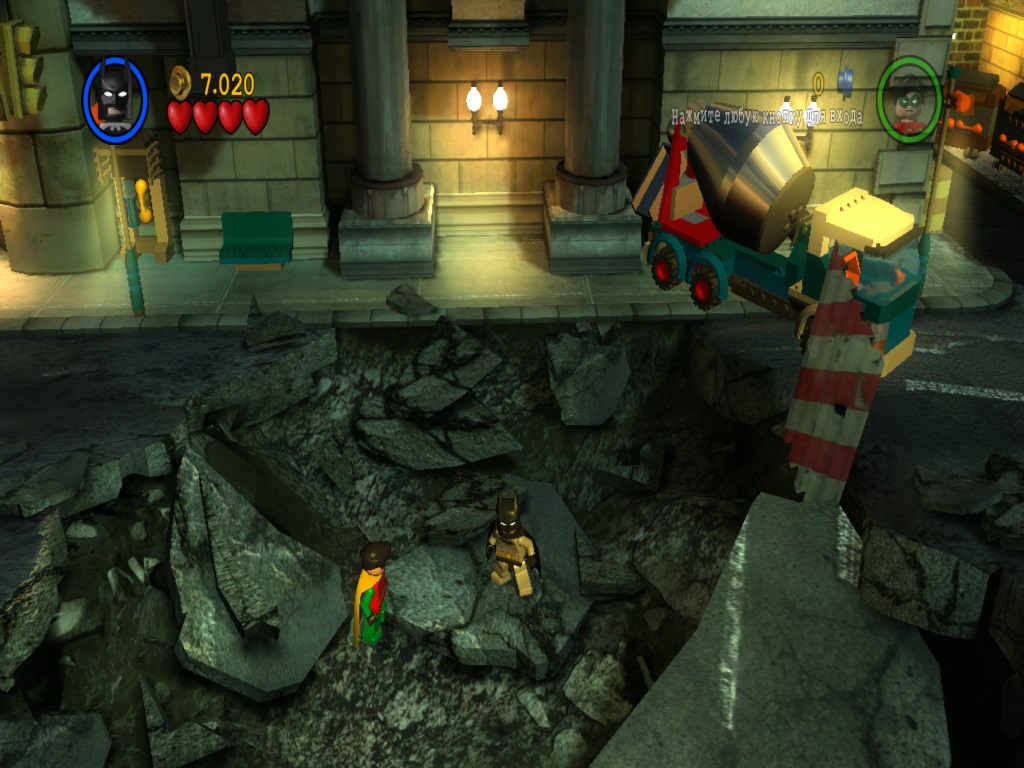Select the Robin player two portrait

click(x=909, y=99)
